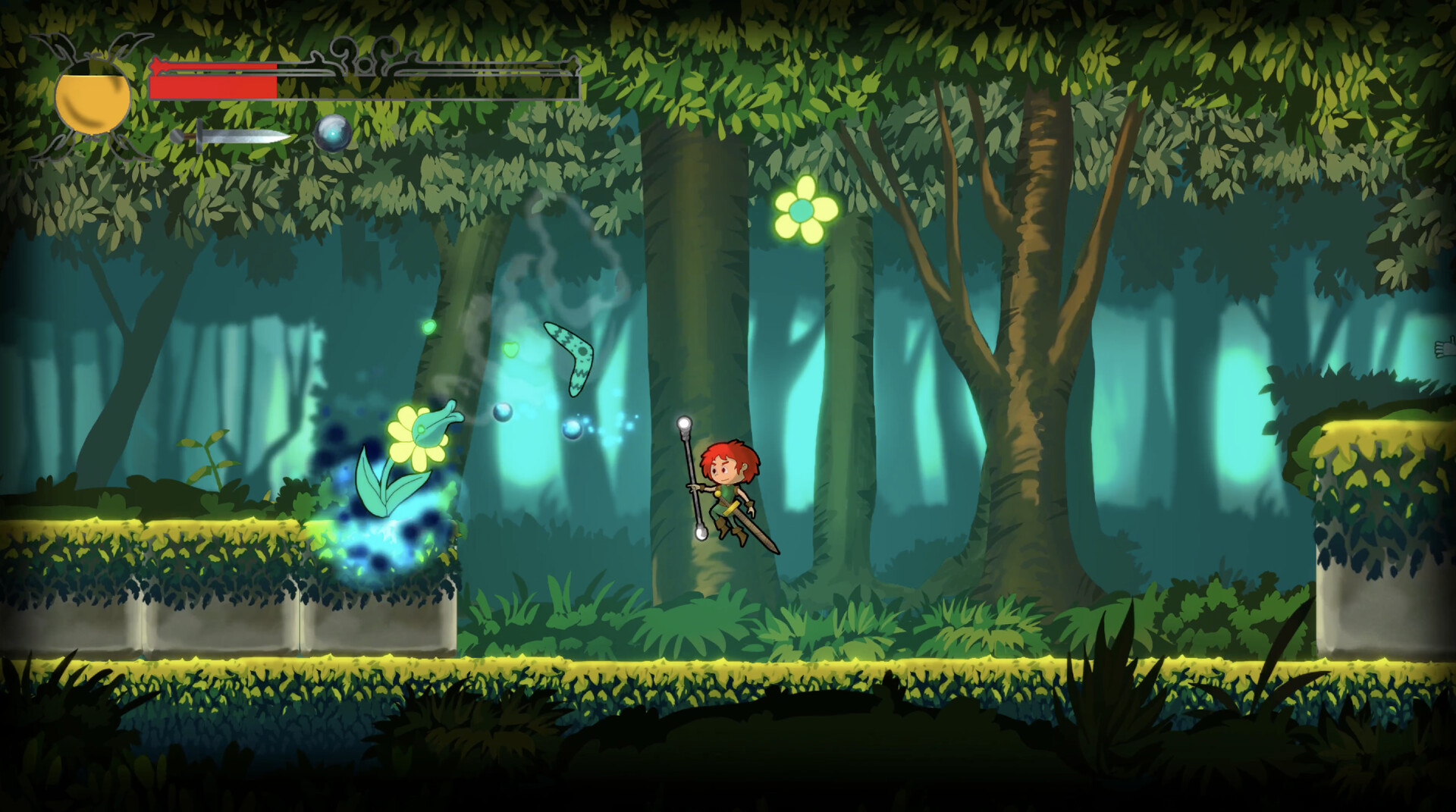Select the sword weapon icon
Image resolution: width=1456 pixels, height=812 pixels.
click(x=232, y=136)
